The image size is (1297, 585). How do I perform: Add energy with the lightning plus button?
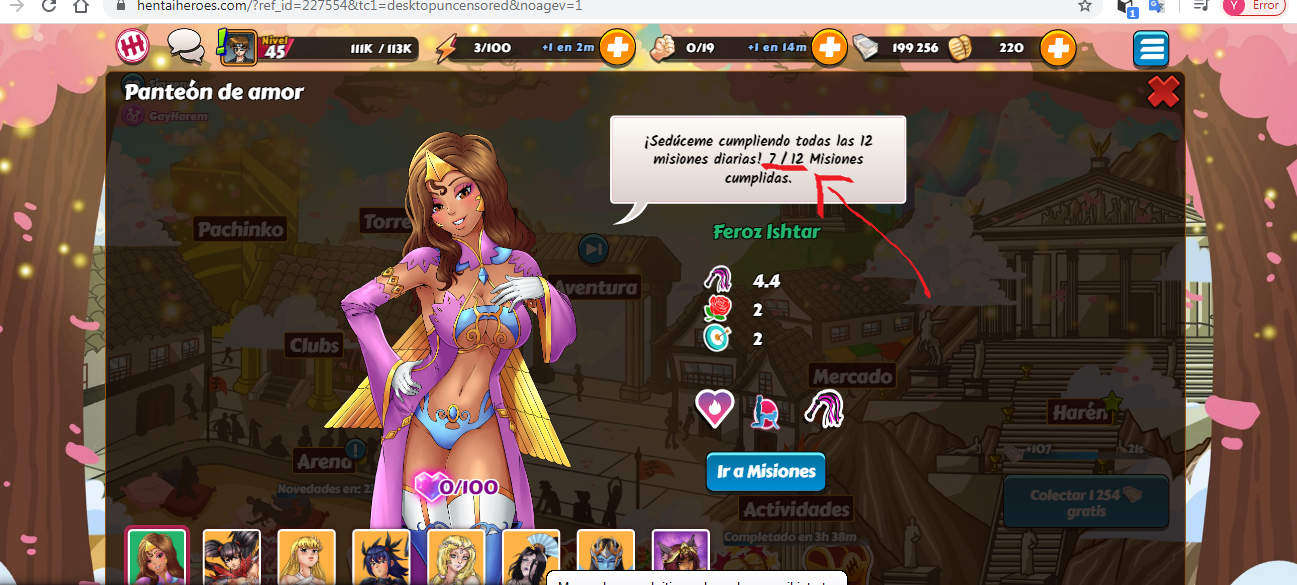pyautogui.click(x=617, y=47)
